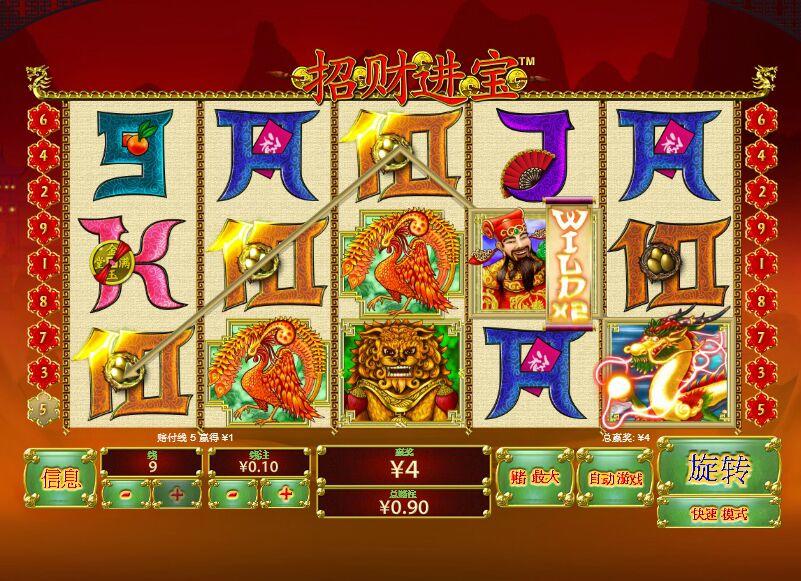The height and width of the screenshot is (581, 801).
Task: Lower the line bet (线注) amount
Action: click(x=232, y=494)
